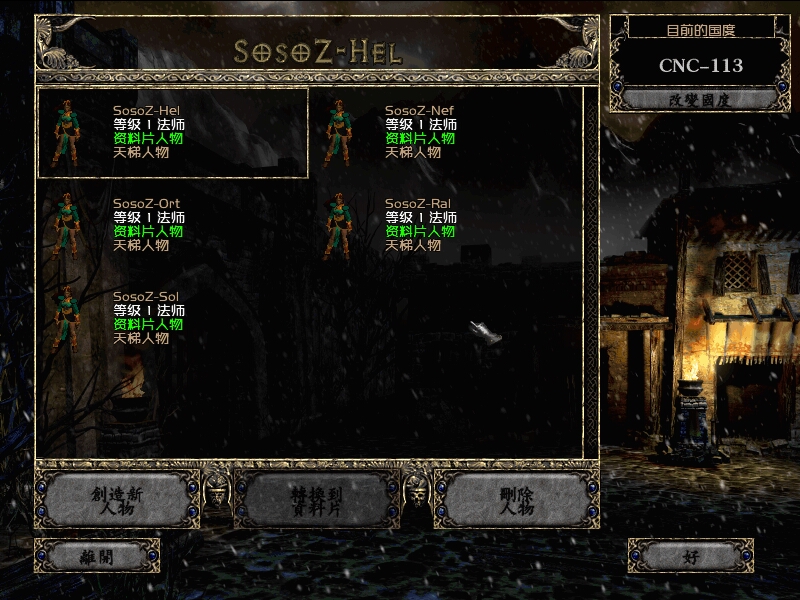Image resolution: width=800 pixels, height=600 pixels.
Task: Select the SosoZ-Sol character entry
Action: [172, 318]
